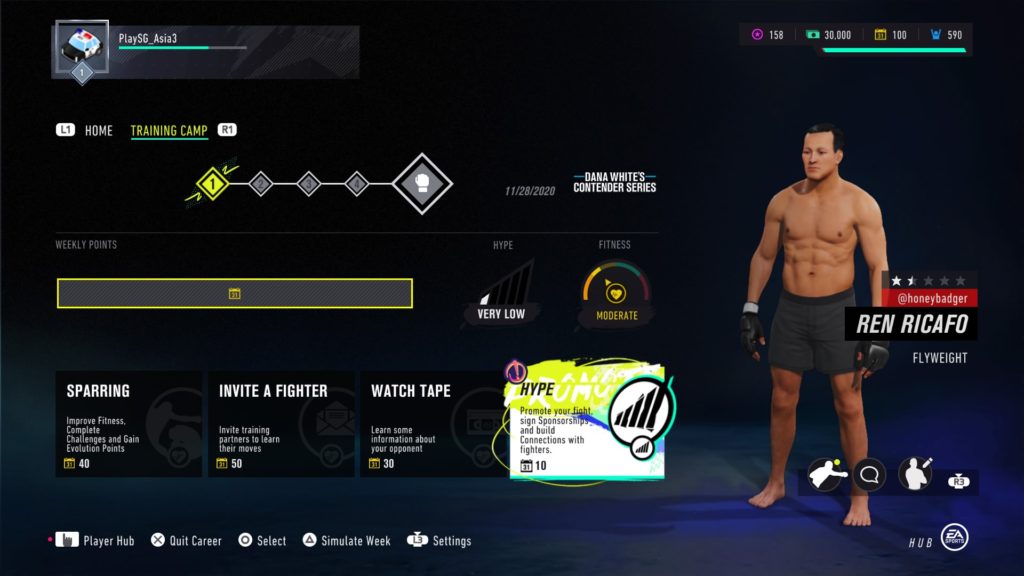The image size is (1024, 576).
Task: Click the fight glove diamond on the timeline
Action: click(x=421, y=184)
